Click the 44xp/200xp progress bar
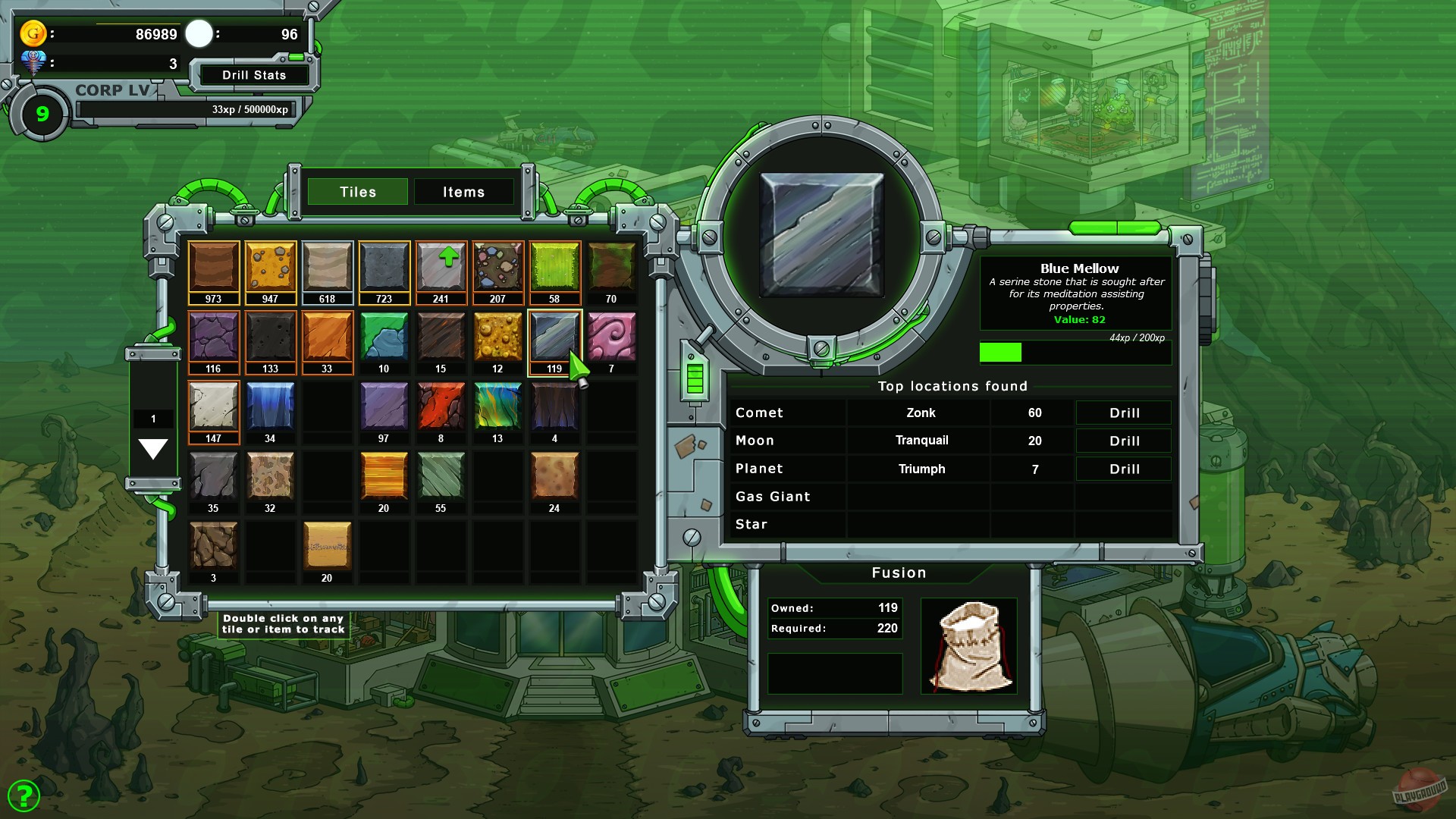The image size is (1456, 819). pos(1075,352)
